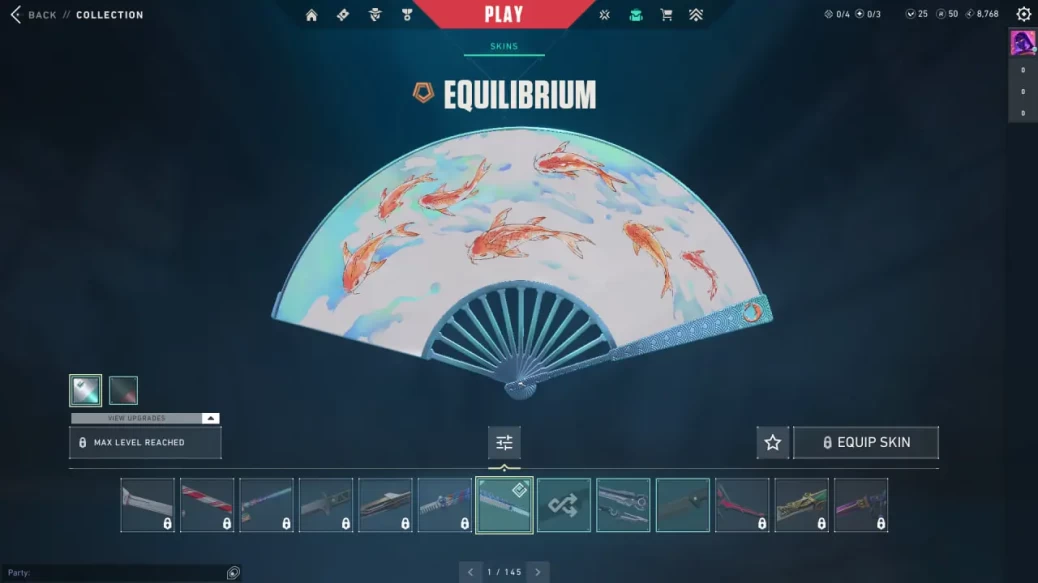Go to the previous skin page

[470, 572]
